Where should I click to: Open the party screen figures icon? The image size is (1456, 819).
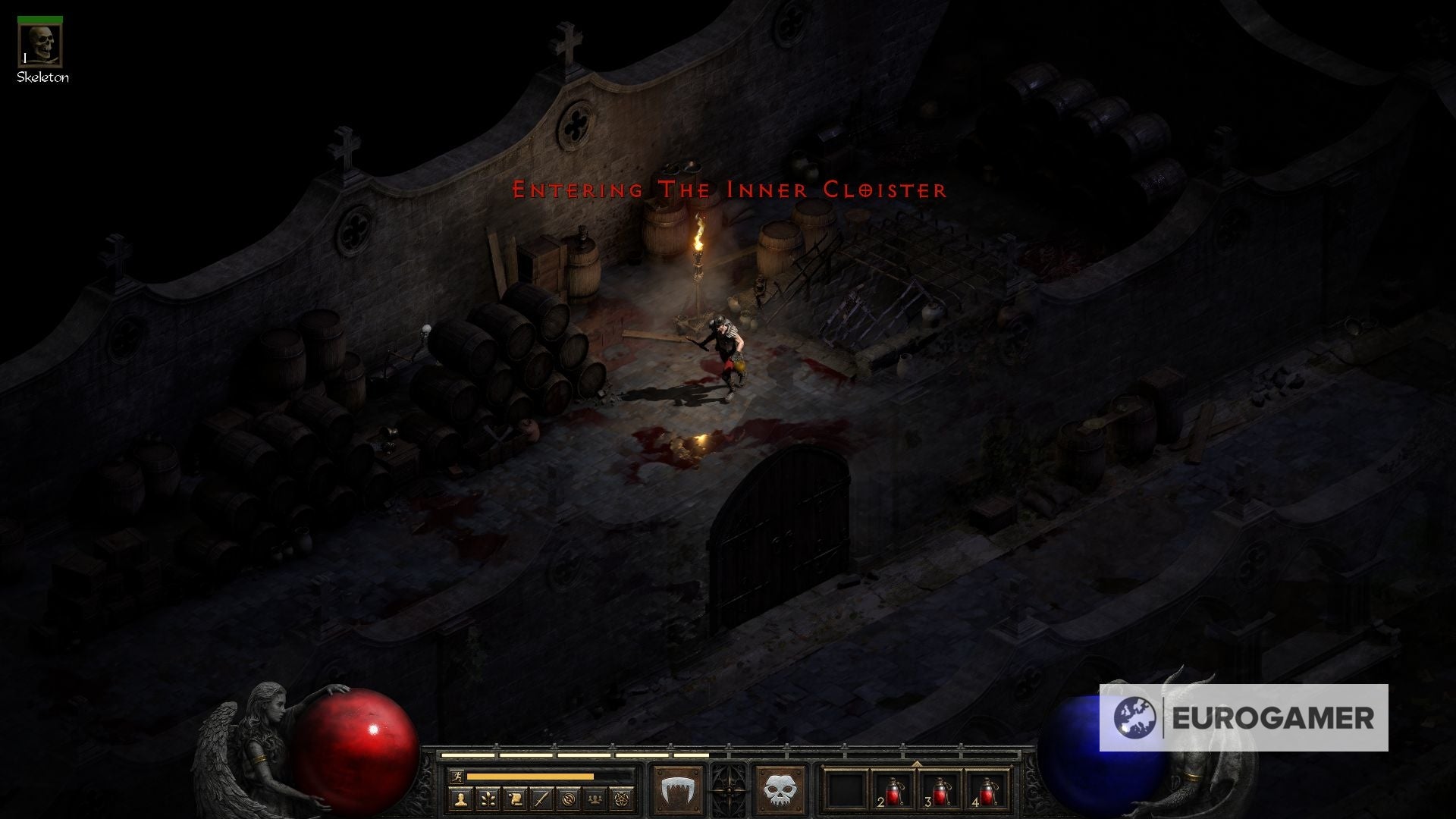click(x=595, y=799)
